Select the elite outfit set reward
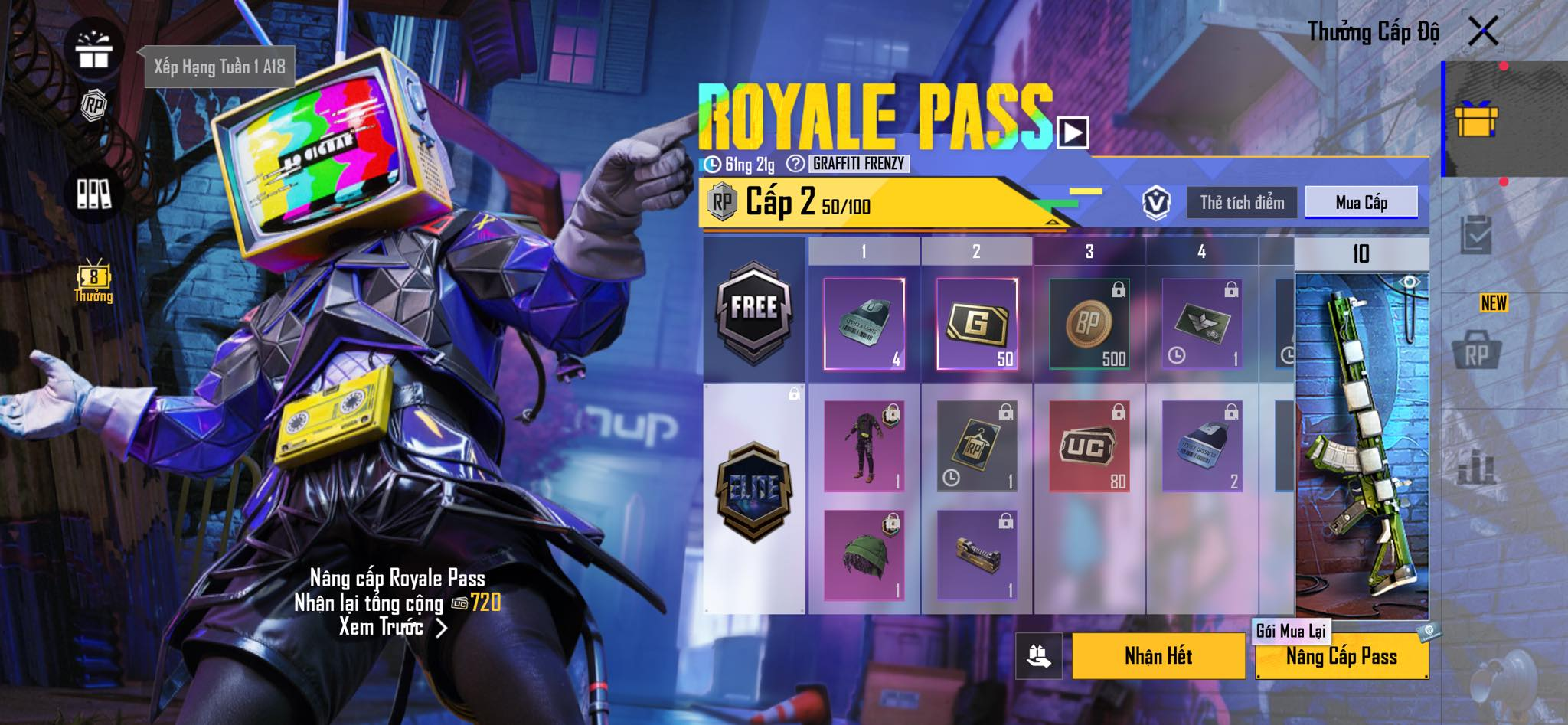Viewport: 1568px width, 725px height. pyautogui.click(x=864, y=446)
